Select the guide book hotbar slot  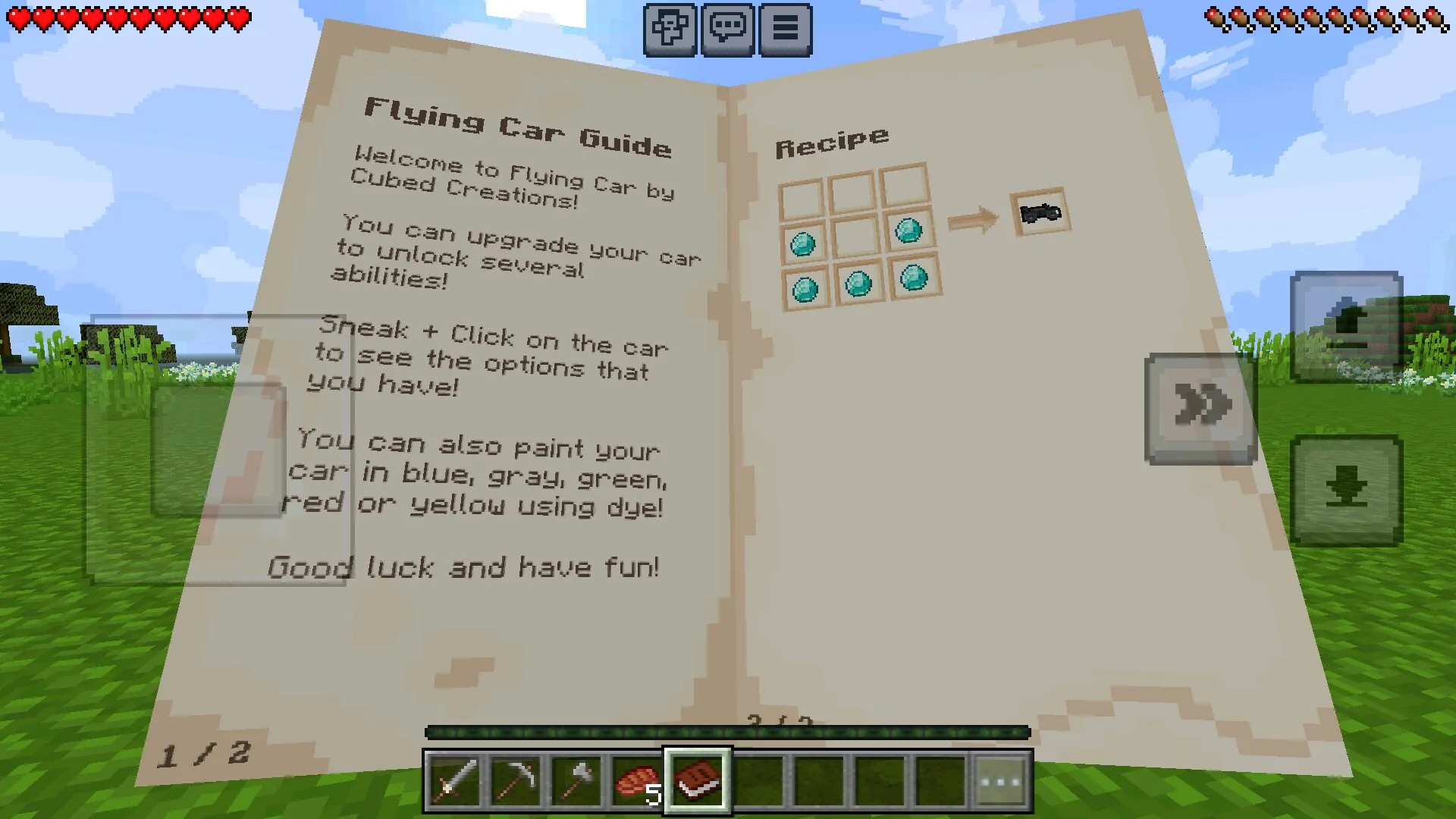point(698,781)
